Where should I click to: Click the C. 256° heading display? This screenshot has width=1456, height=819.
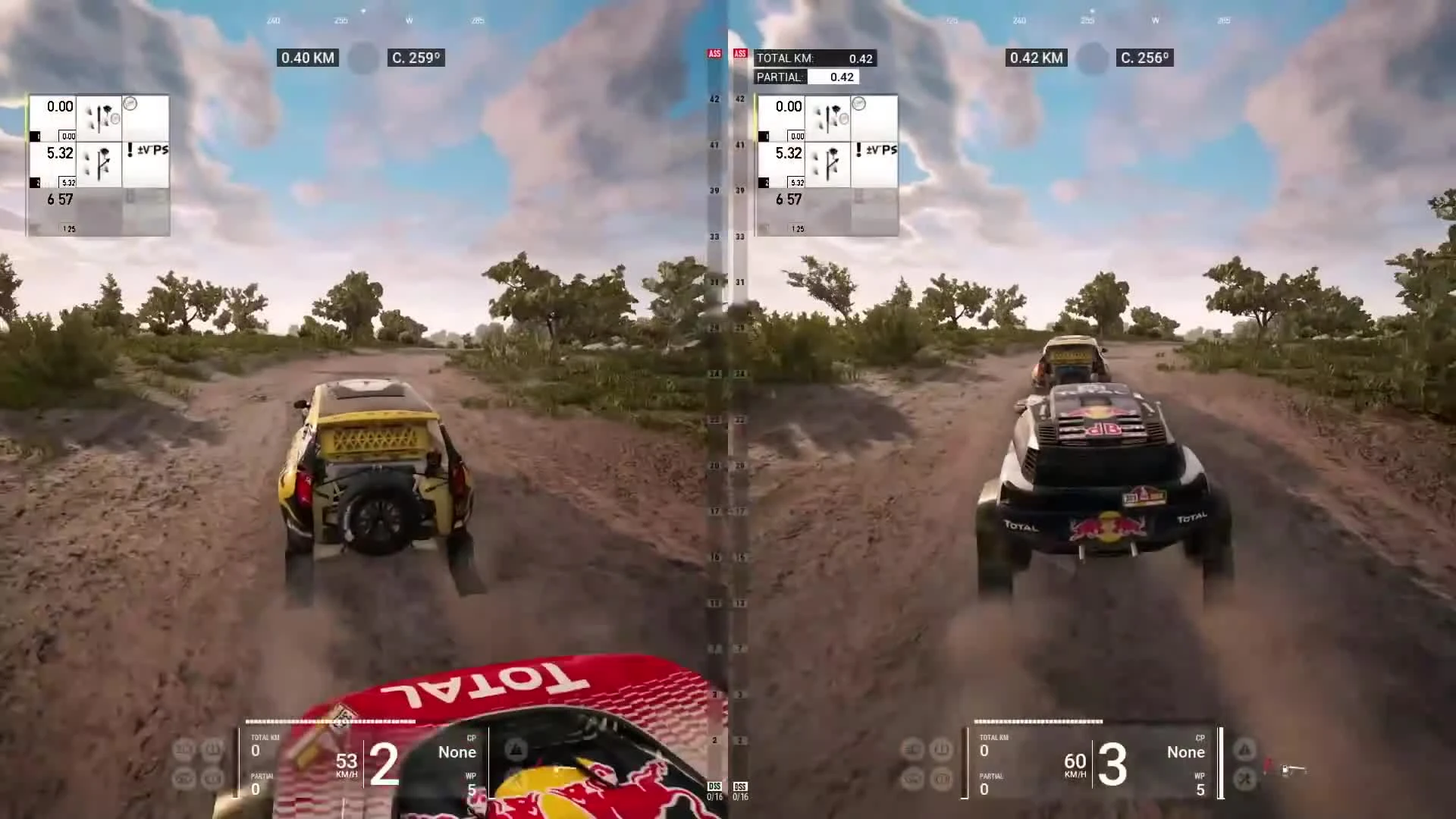coord(1145,57)
